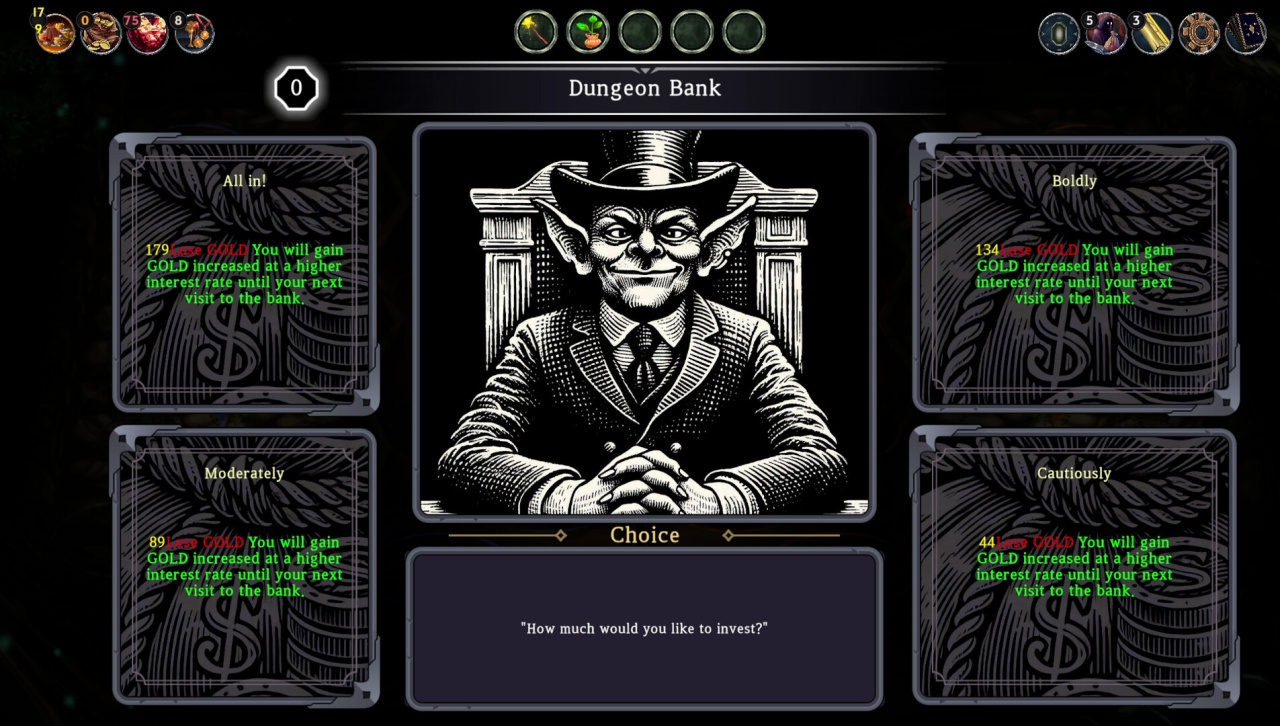Pick the Moderately investment option
1280x726 pixels.
point(245,566)
